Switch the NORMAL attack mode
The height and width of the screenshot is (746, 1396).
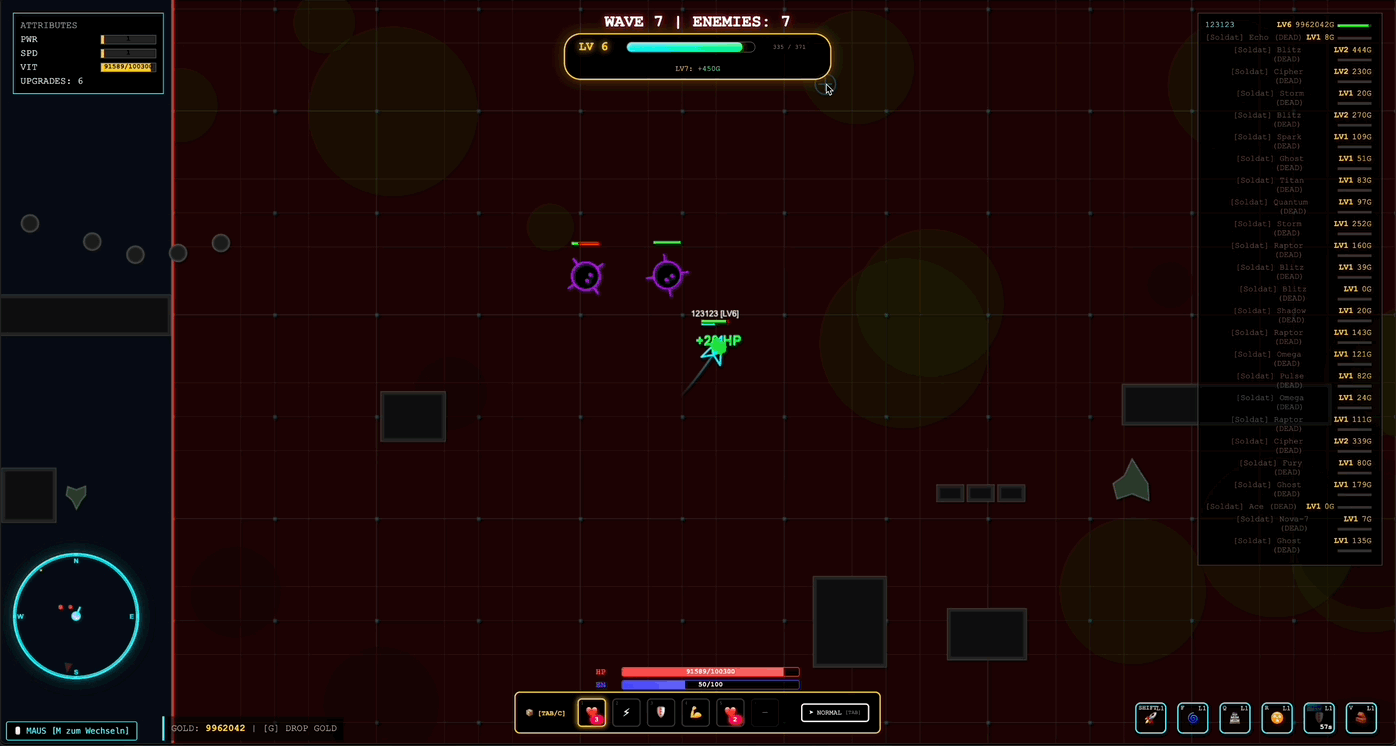(834, 711)
